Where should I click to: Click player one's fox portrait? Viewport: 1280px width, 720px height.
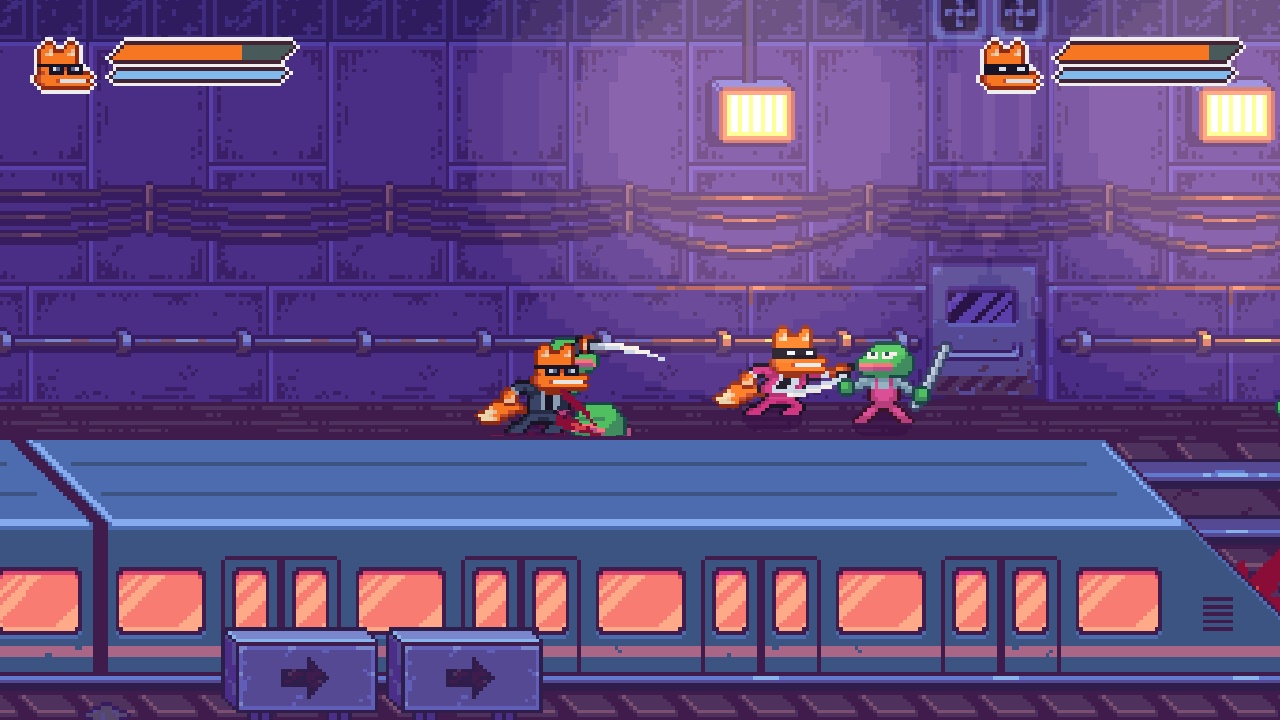coord(64,67)
